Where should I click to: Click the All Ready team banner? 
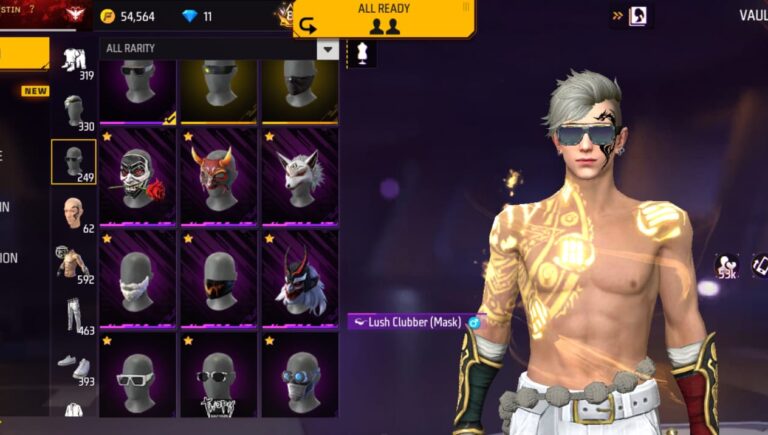tap(383, 18)
